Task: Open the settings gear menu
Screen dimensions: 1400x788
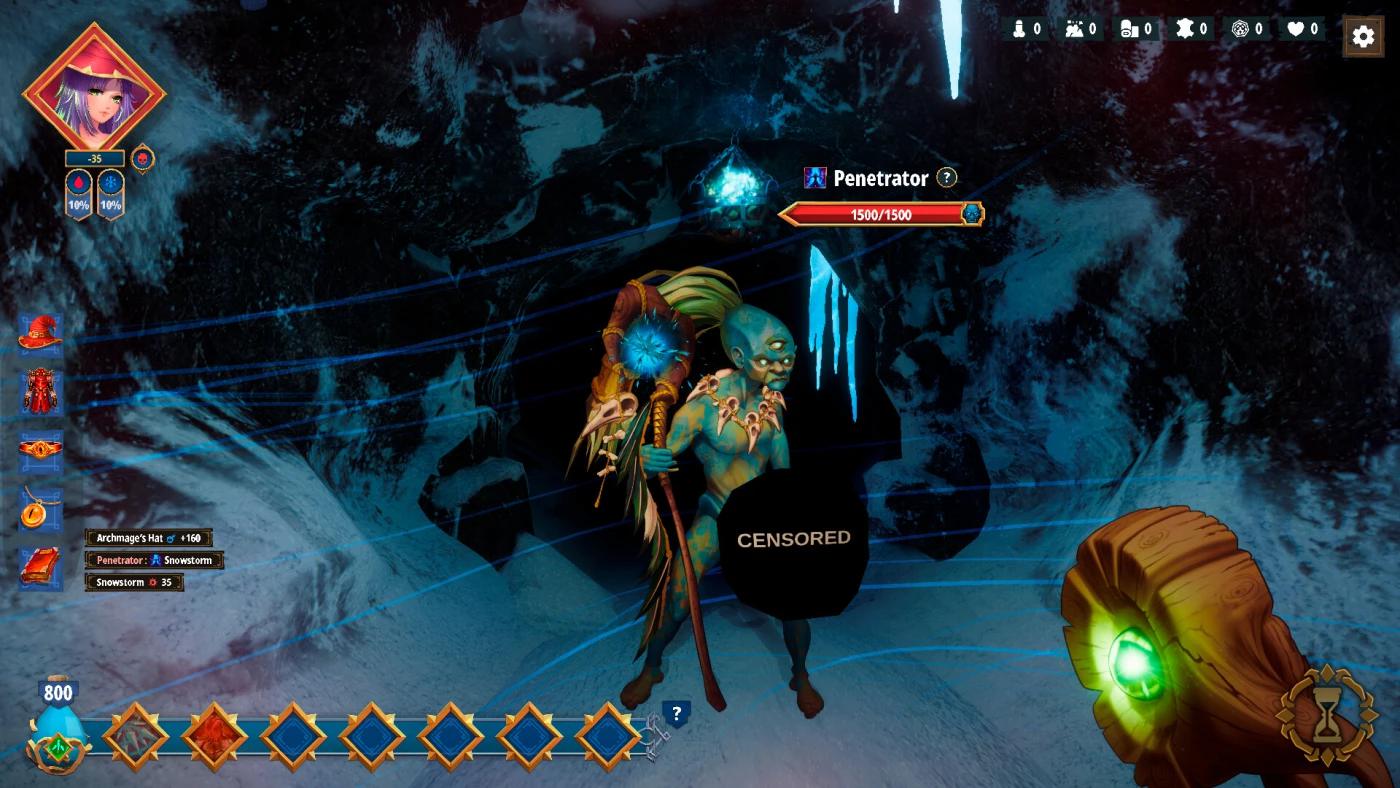Action: pyautogui.click(x=1362, y=37)
